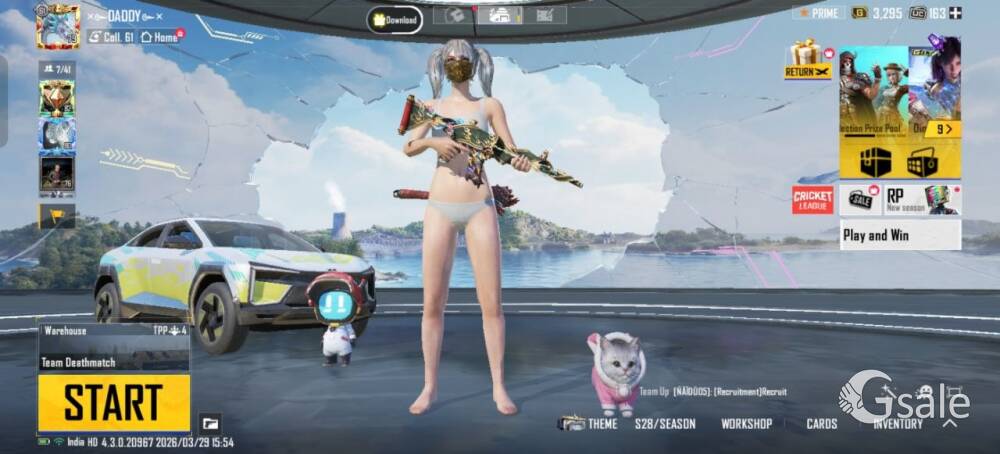Open the Cricket League event
Image resolution: width=1000 pixels, height=454 pixels.
pos(813,200)
